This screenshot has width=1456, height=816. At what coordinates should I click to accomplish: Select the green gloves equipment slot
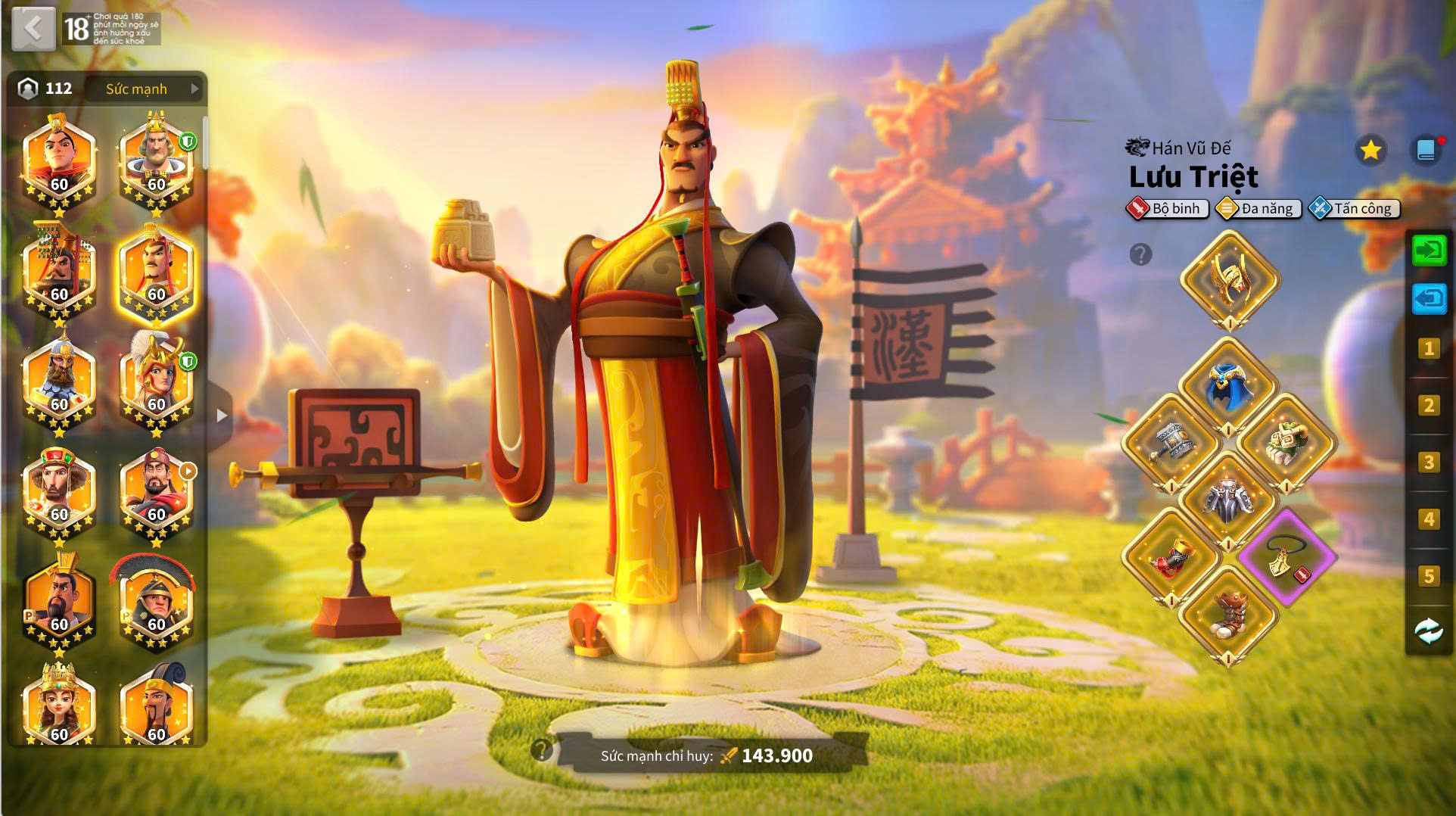point(1286,441)
